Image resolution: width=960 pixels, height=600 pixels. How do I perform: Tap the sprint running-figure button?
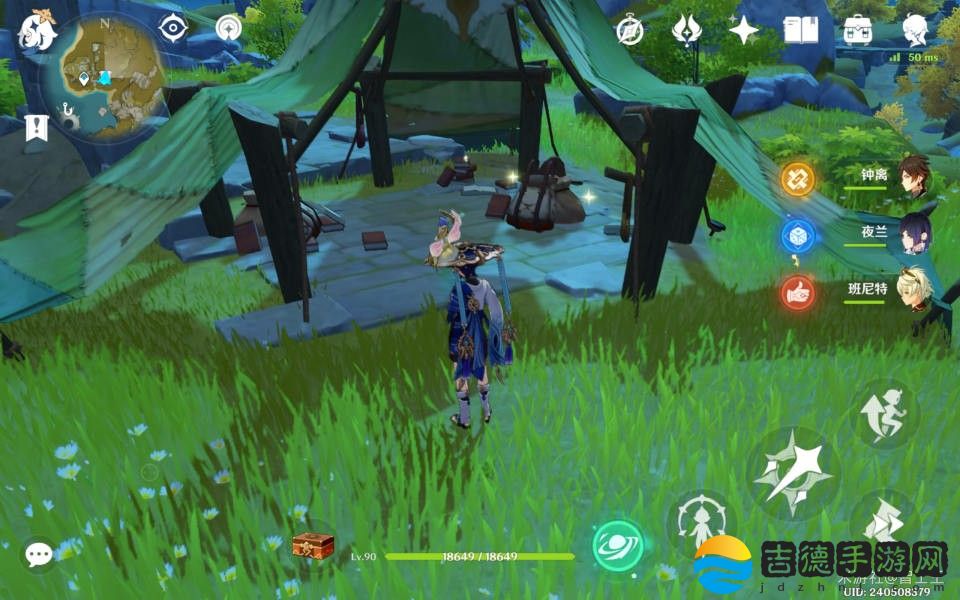tap(885, 413)
